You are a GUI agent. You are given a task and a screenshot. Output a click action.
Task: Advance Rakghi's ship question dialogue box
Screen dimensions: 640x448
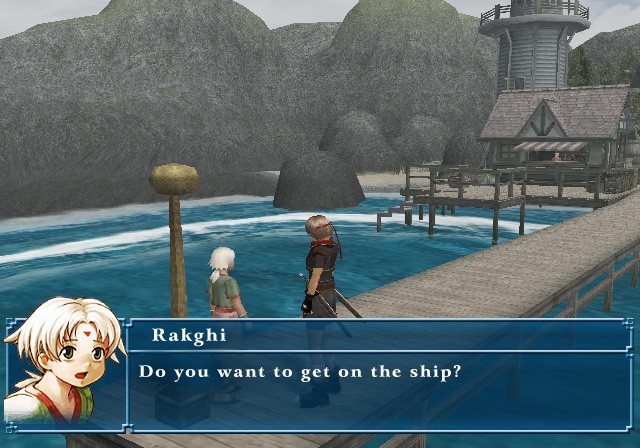(380, 375)
